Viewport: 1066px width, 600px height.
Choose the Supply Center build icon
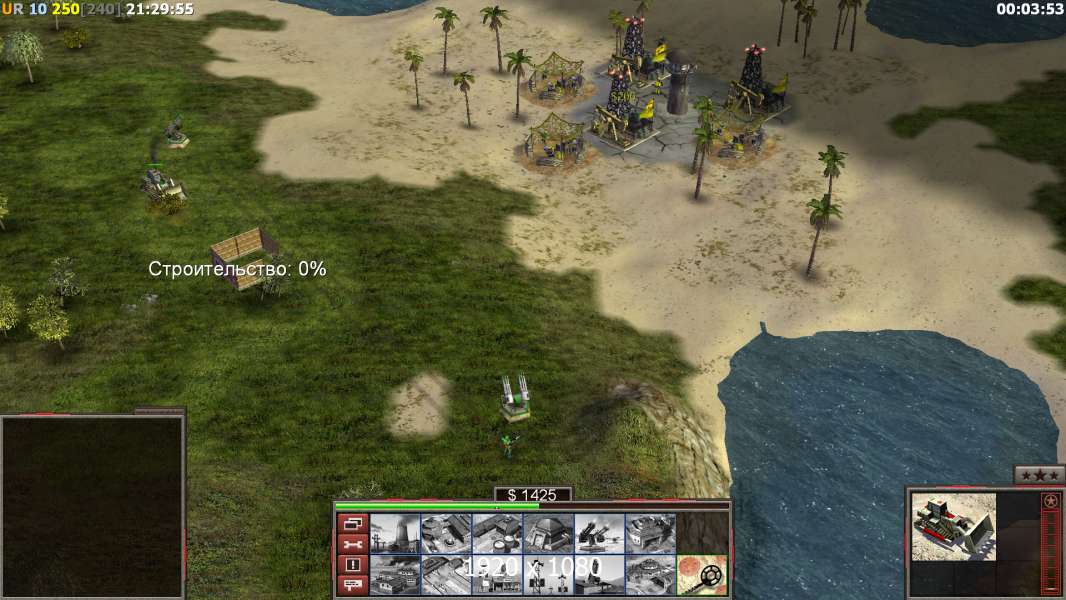[497, 533]
